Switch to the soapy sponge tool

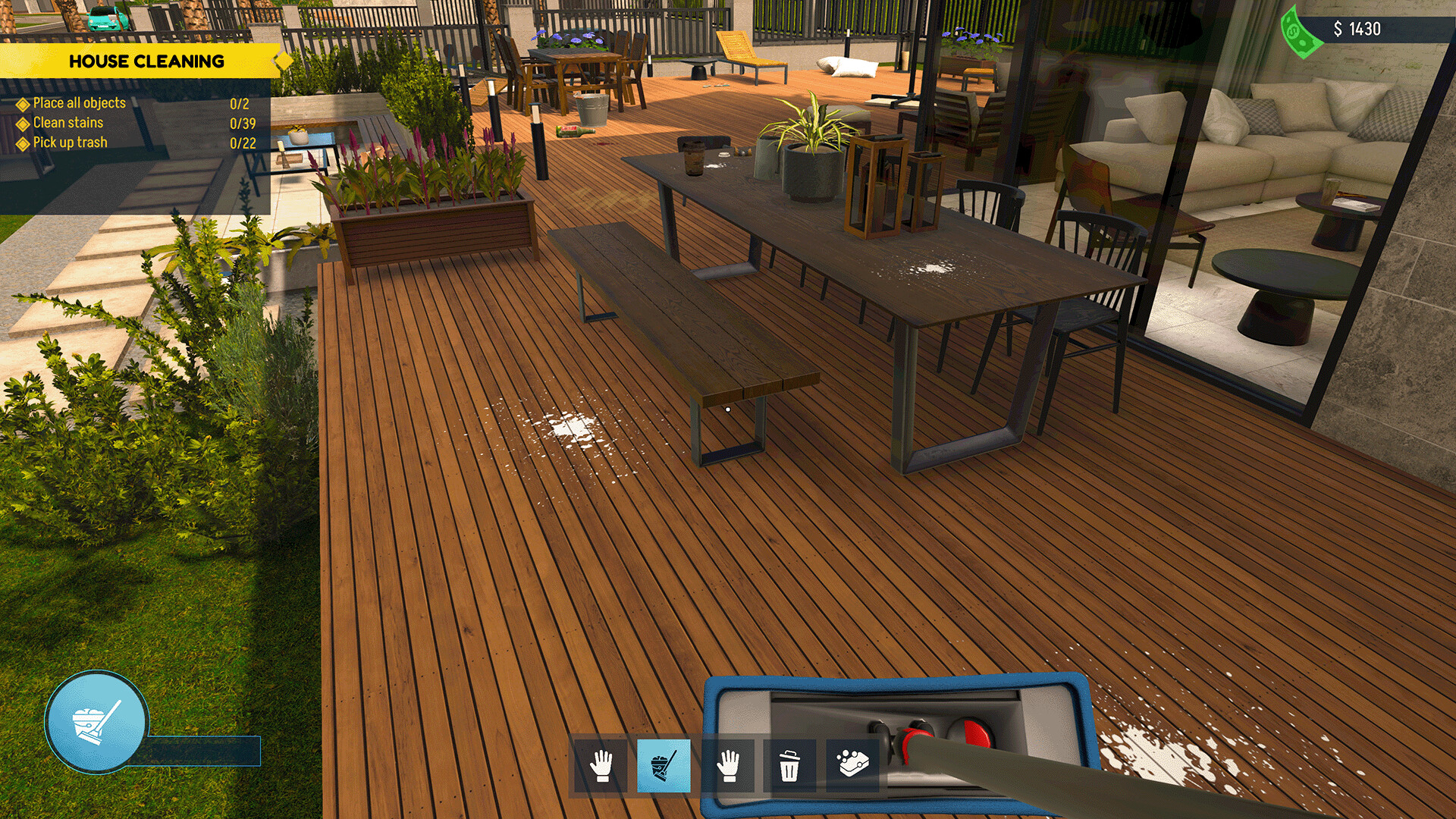pos(852,764)
